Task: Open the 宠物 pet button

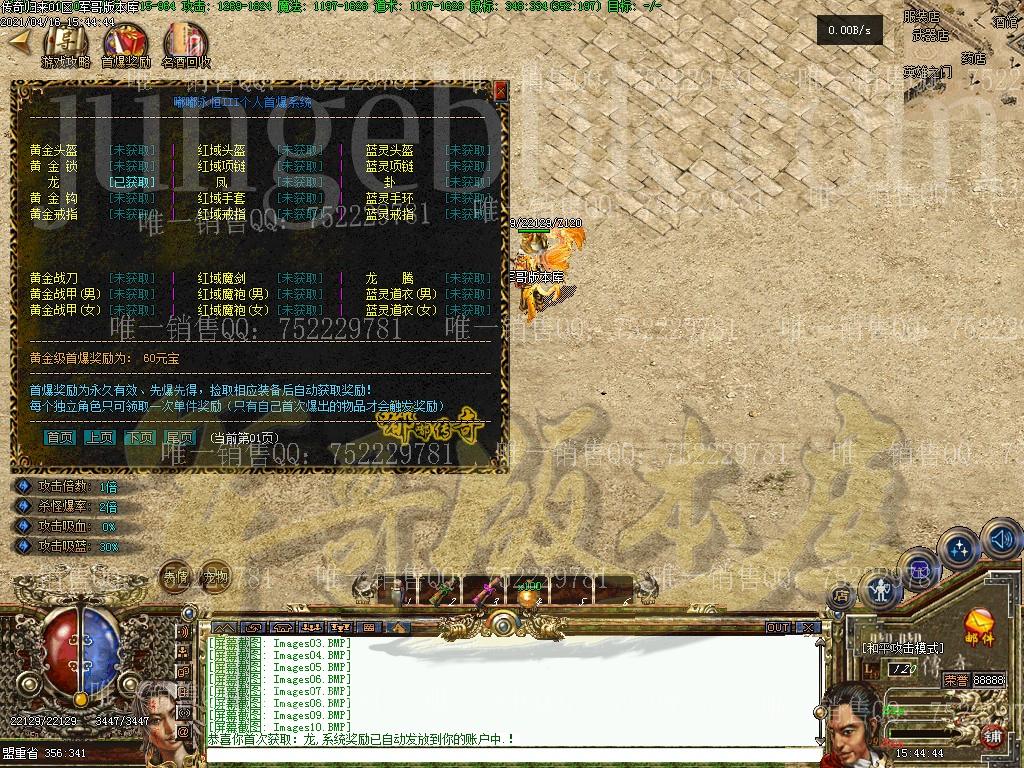Action: click(216, 577)
